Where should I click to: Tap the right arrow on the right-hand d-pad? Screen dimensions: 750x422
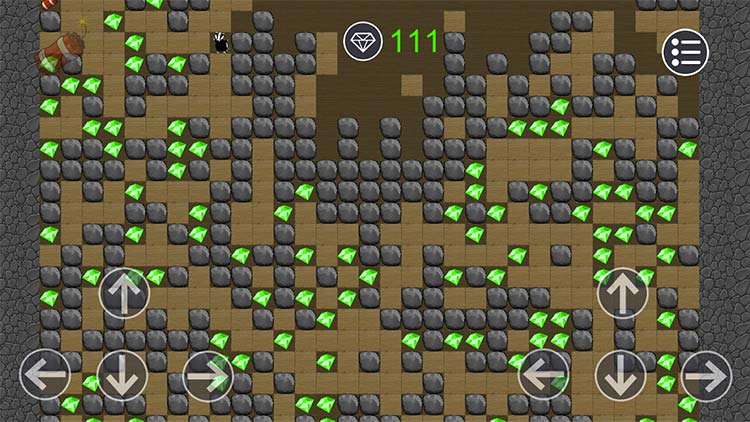click(x=706, y=376)
